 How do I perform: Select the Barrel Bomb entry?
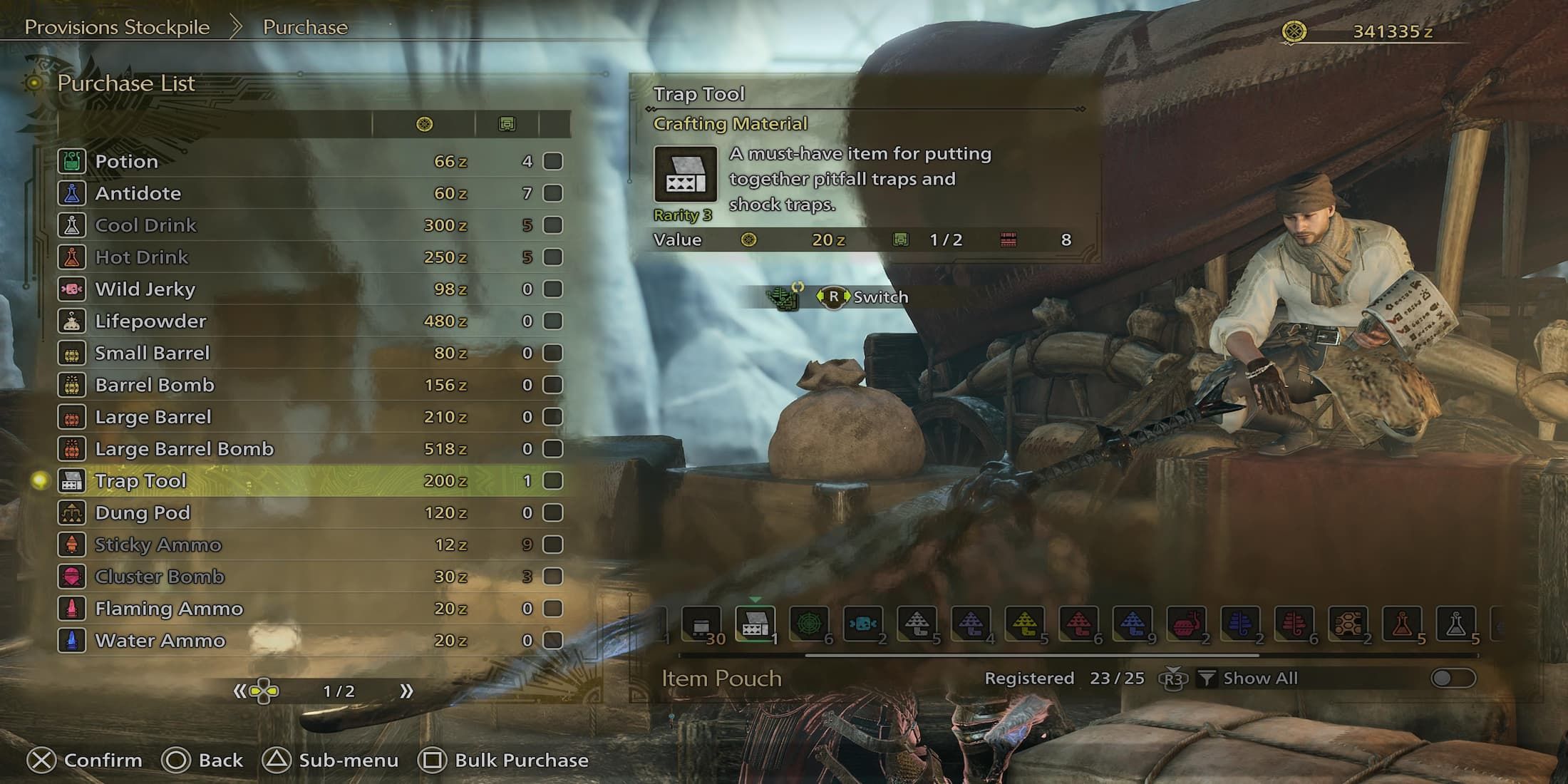155,386
